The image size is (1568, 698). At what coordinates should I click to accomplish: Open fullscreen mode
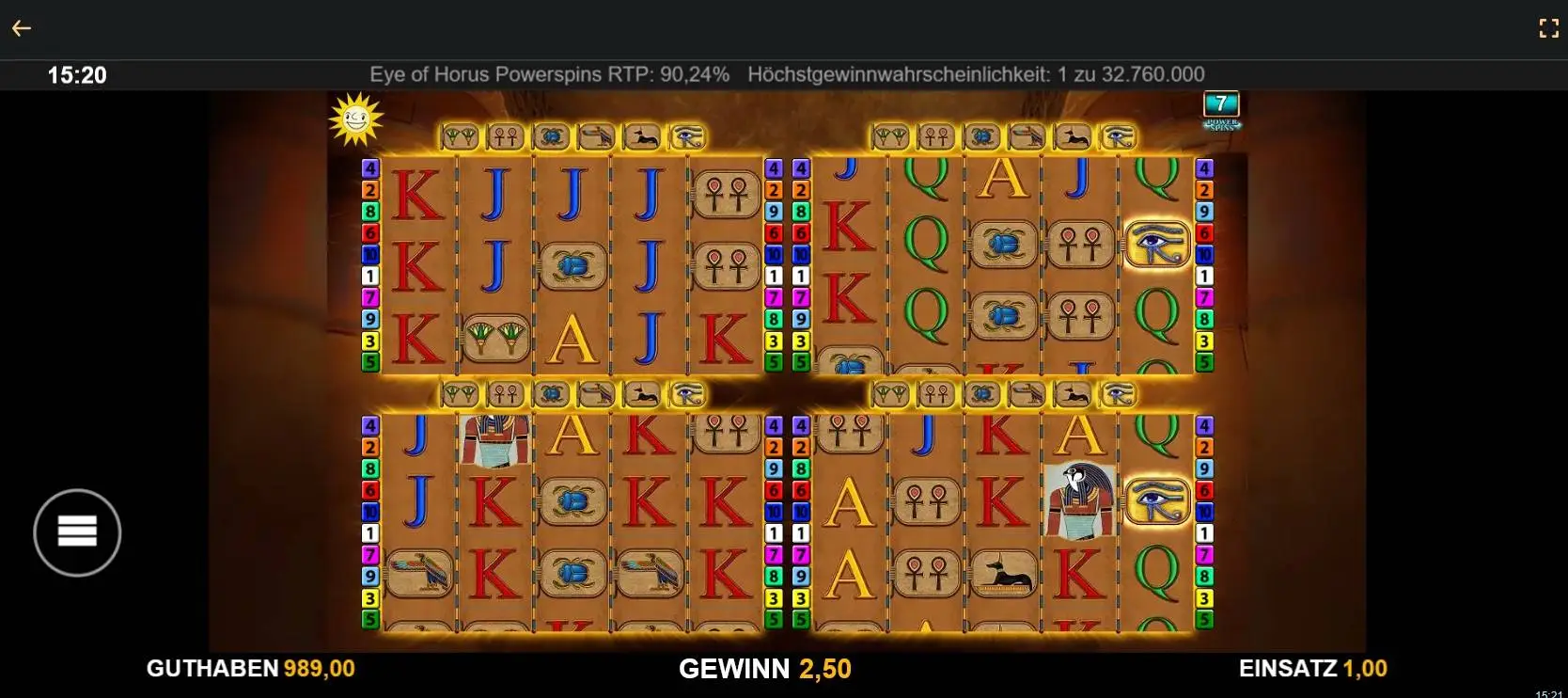1549,27
